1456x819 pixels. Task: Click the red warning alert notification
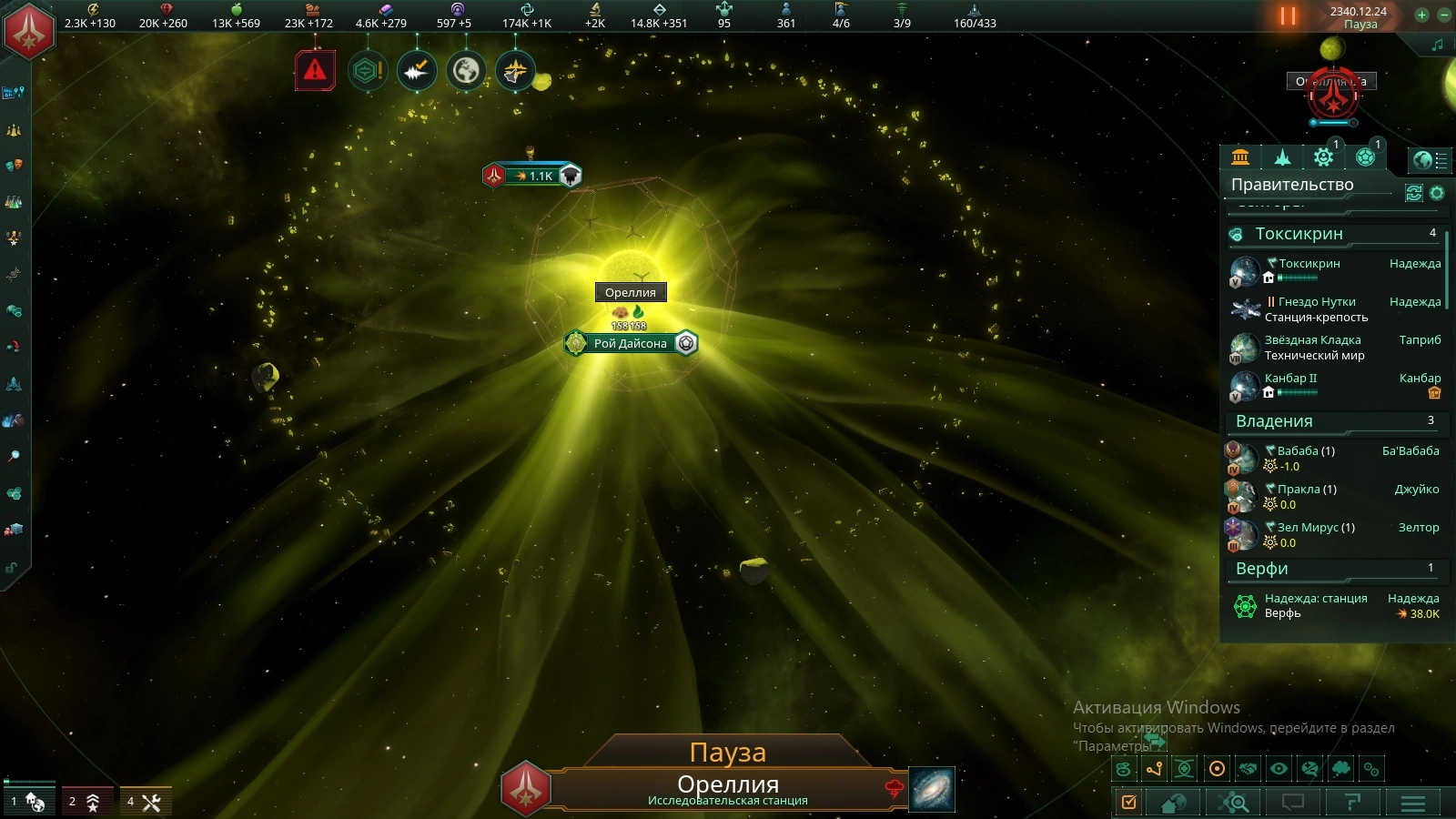tap(315, 70)
